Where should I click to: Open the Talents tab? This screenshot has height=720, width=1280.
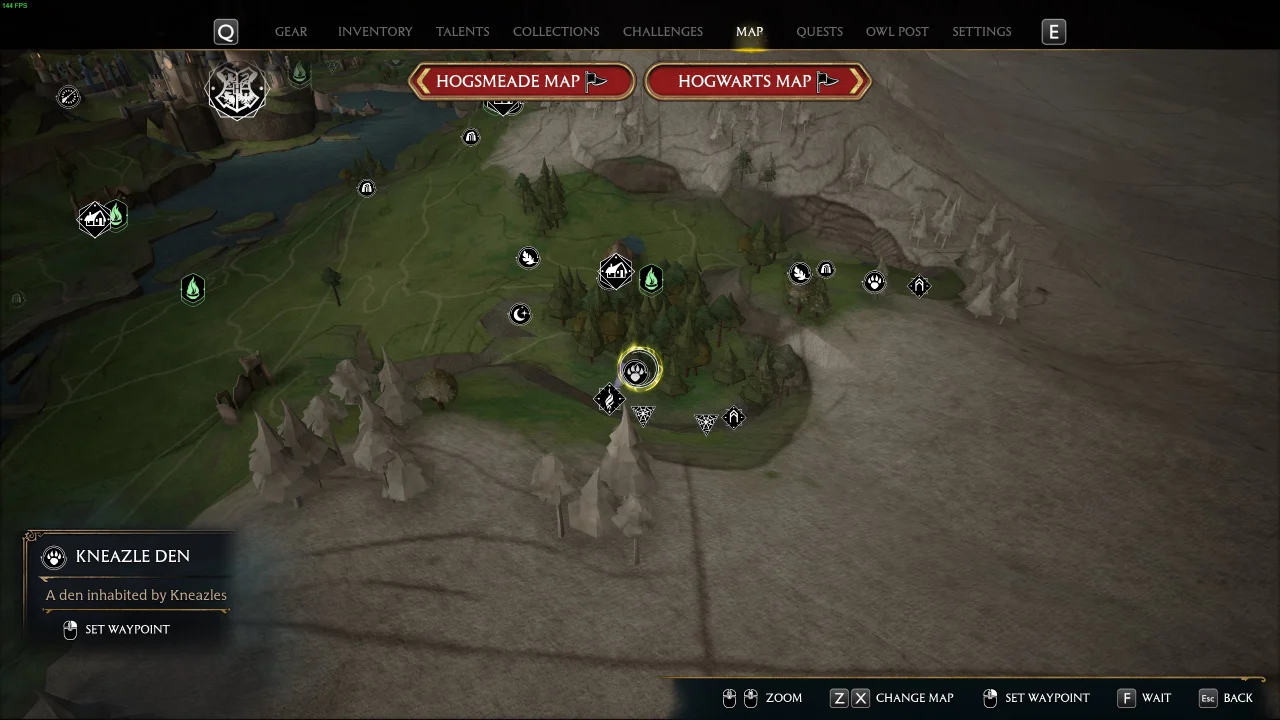coord(462,32)
